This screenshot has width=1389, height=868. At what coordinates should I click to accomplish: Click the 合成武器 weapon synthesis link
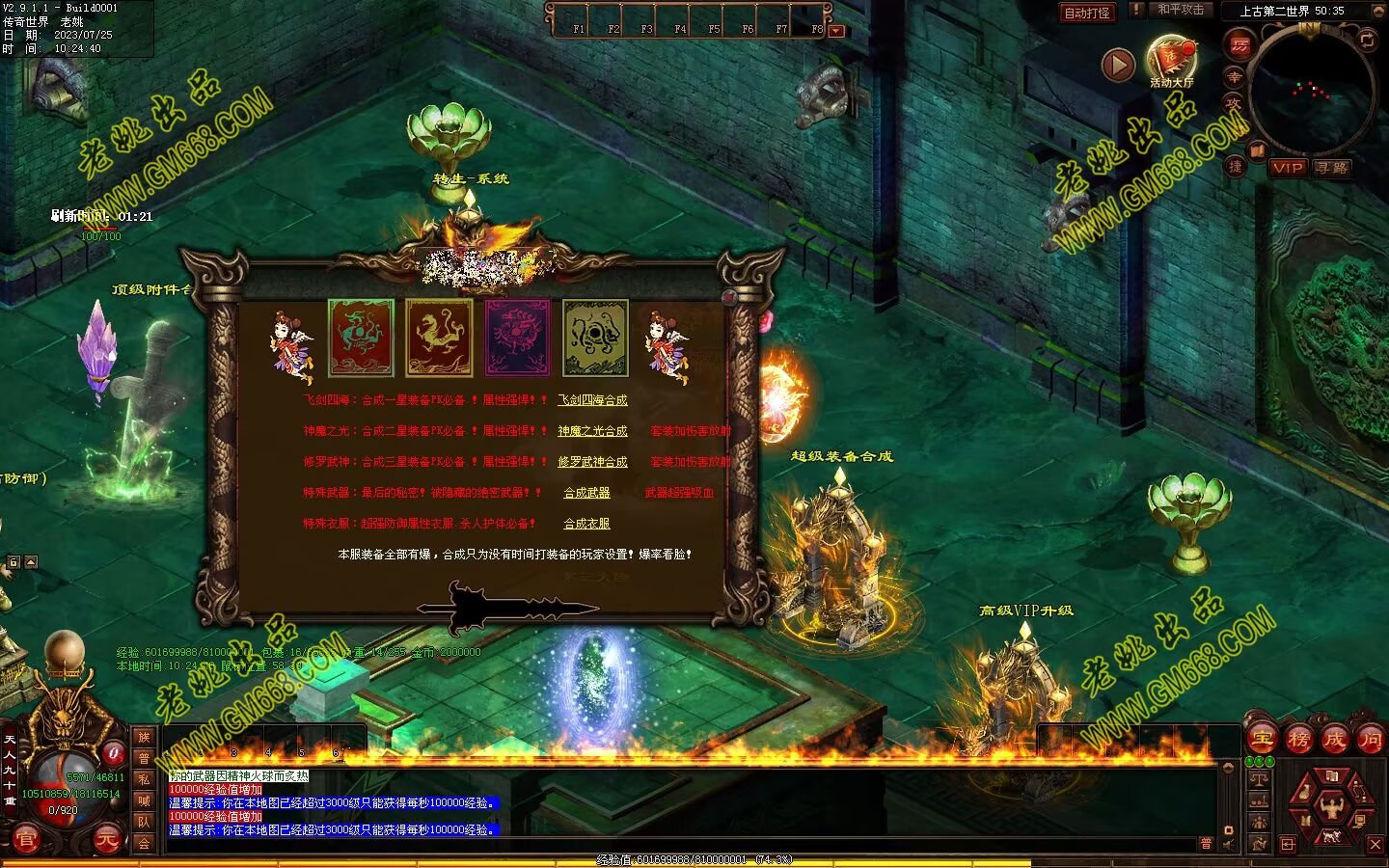click(x=586, y=493)
